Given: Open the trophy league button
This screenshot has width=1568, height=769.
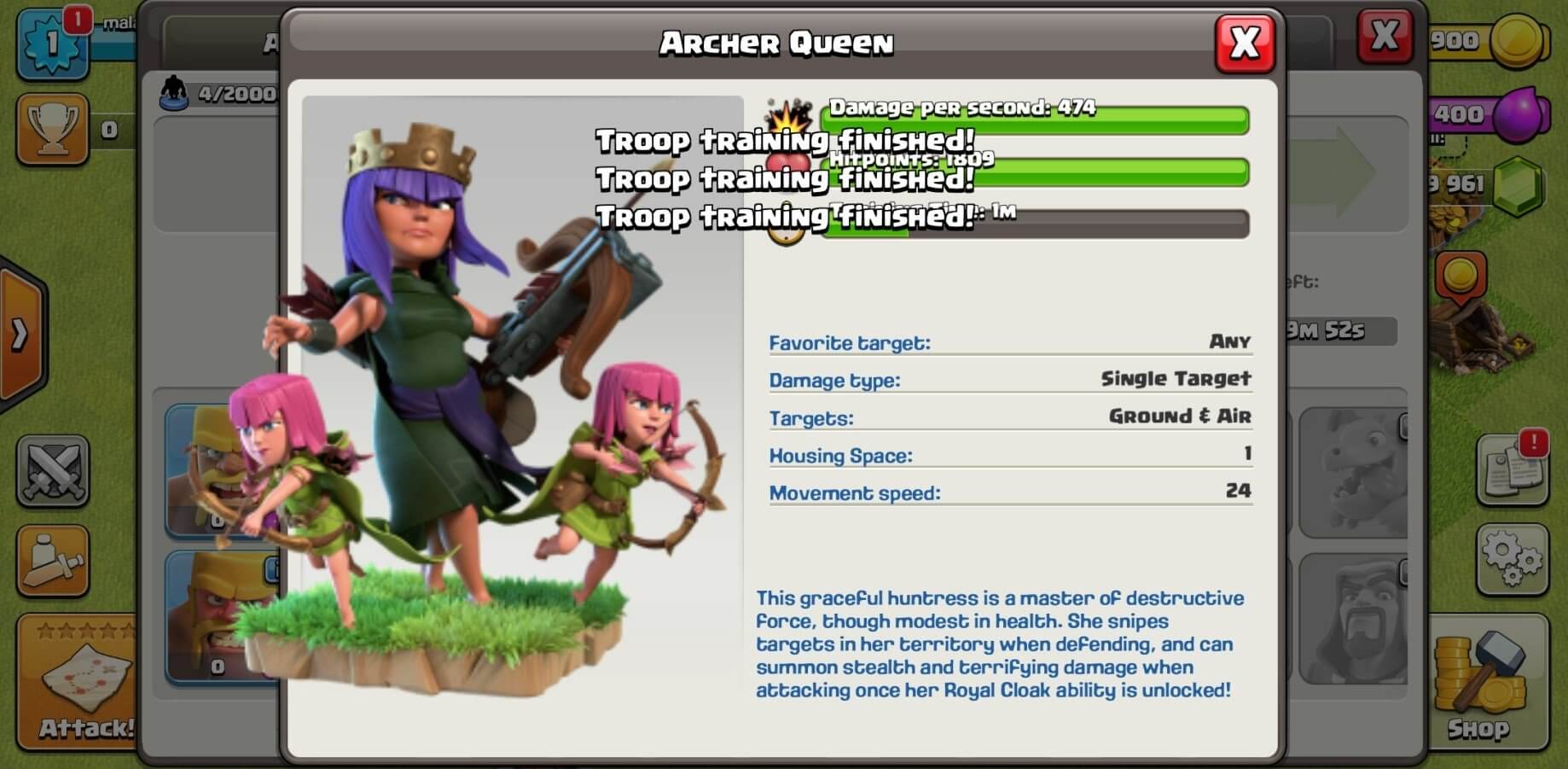Looking at the screenshot, I should click(x=52, y=129).
